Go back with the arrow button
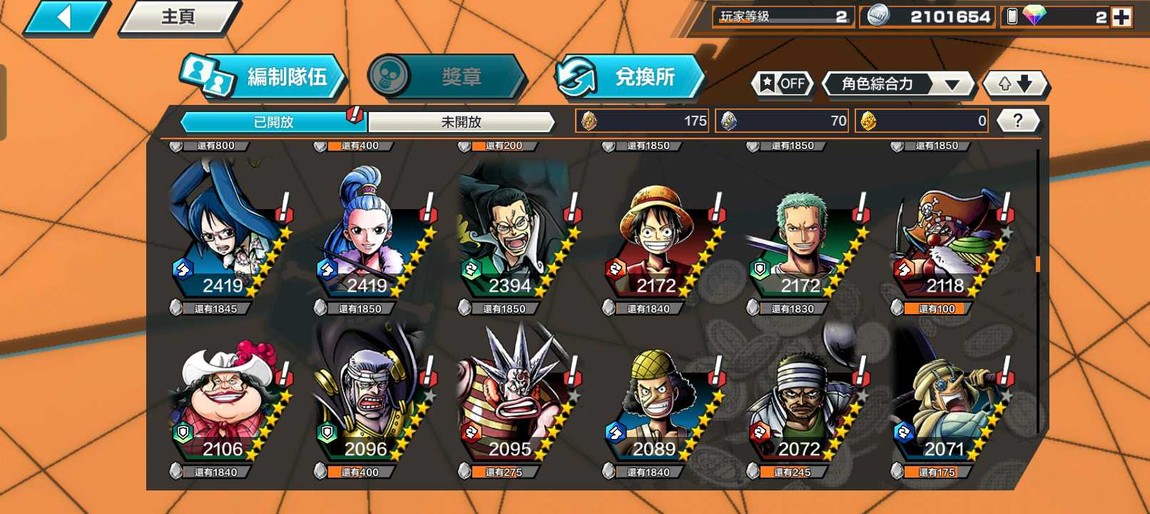Viewport: 1150px width, 514px height. [x=65, y=17]
